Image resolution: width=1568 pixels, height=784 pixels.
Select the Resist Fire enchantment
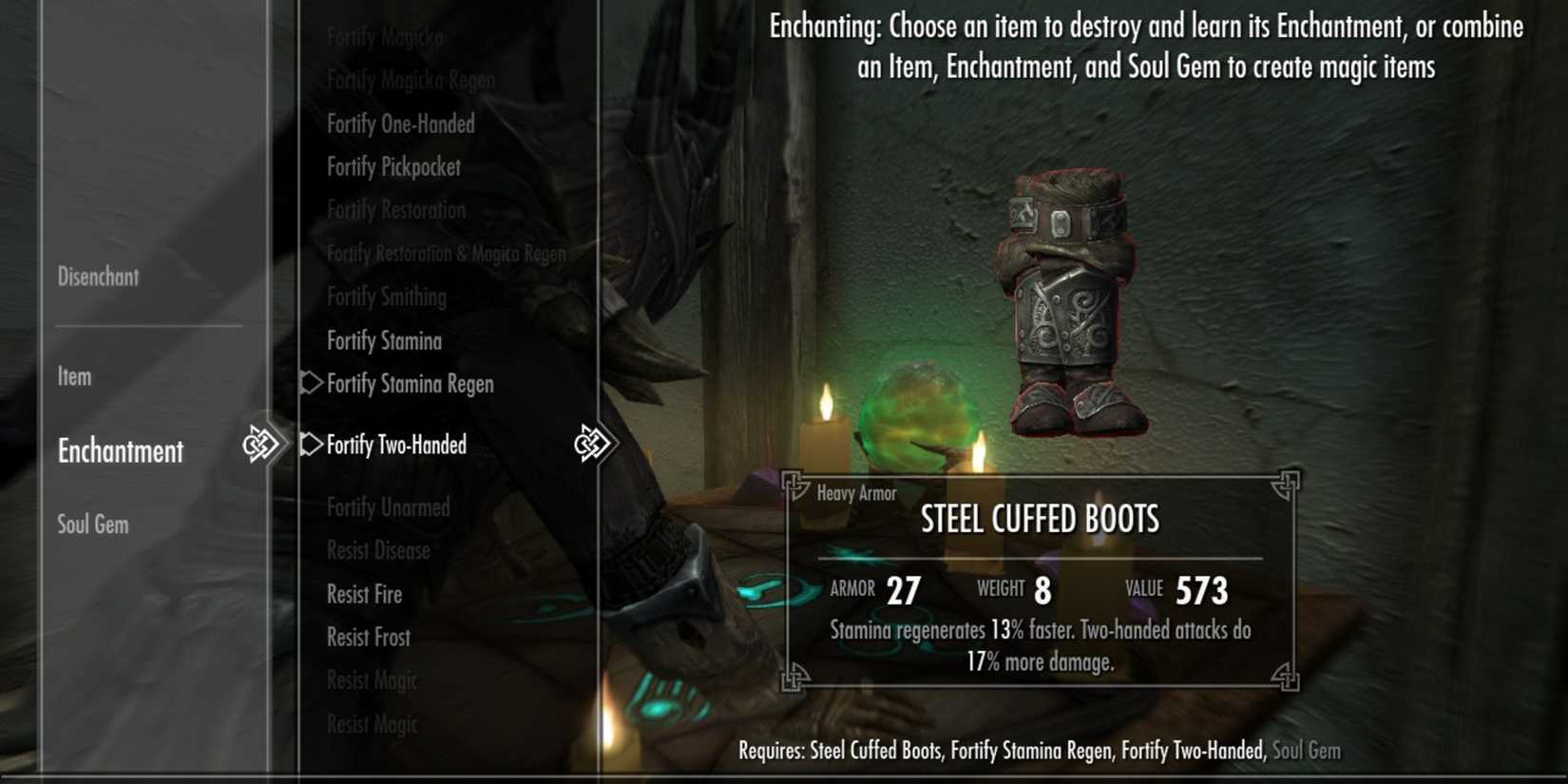click(364, 594)
